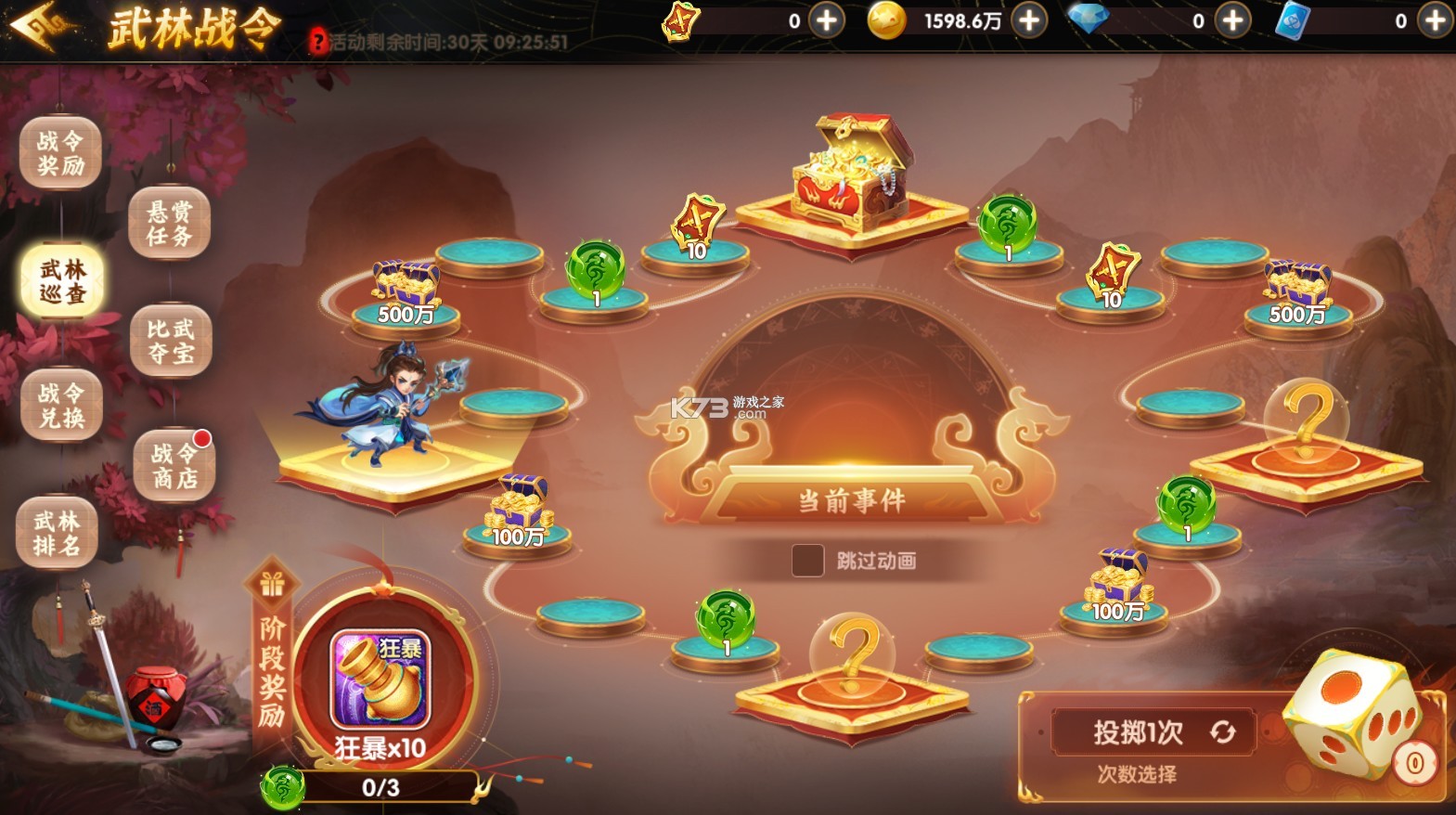The height and width of the screenshot is (815, 1456).
Task: Enable the 跳过动画 checkbox
Action: pyautogui.click(x=806, y=562)
